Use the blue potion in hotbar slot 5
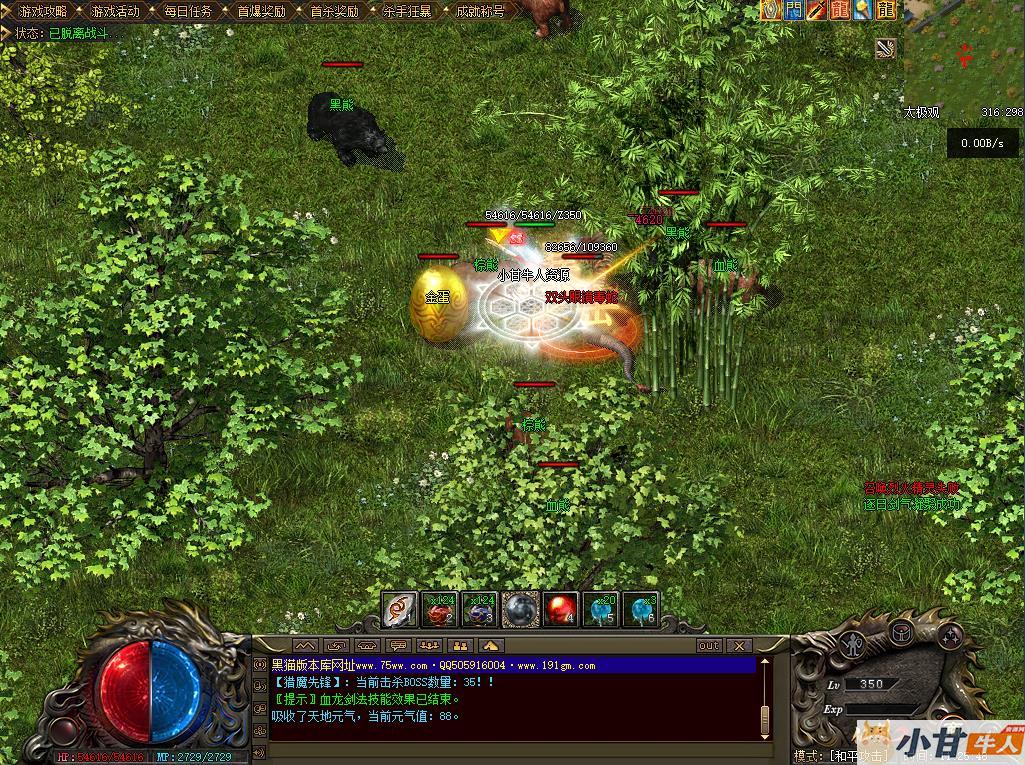 point(601,609)
